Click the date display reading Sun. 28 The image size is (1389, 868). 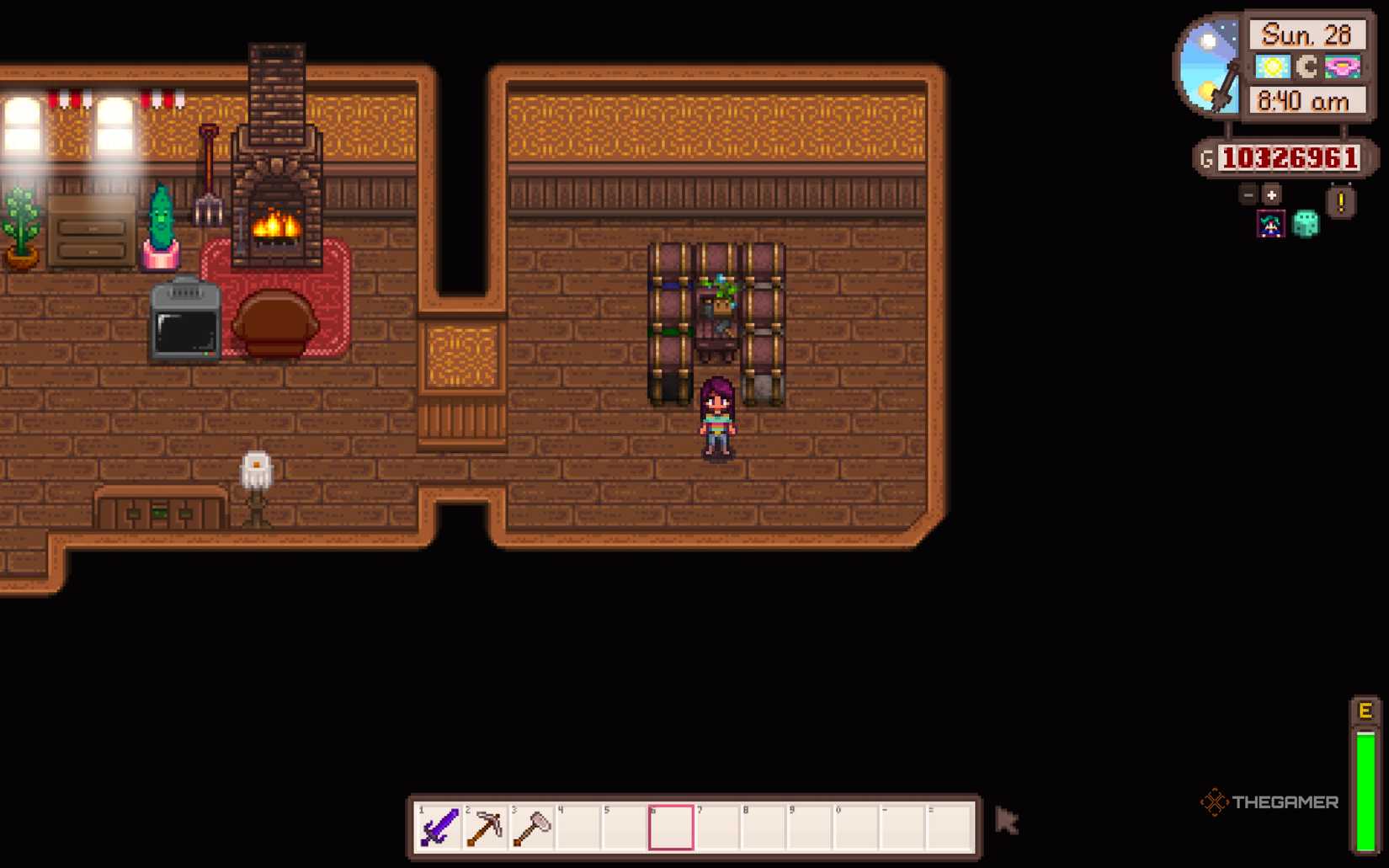click(x=1307, y=34)
